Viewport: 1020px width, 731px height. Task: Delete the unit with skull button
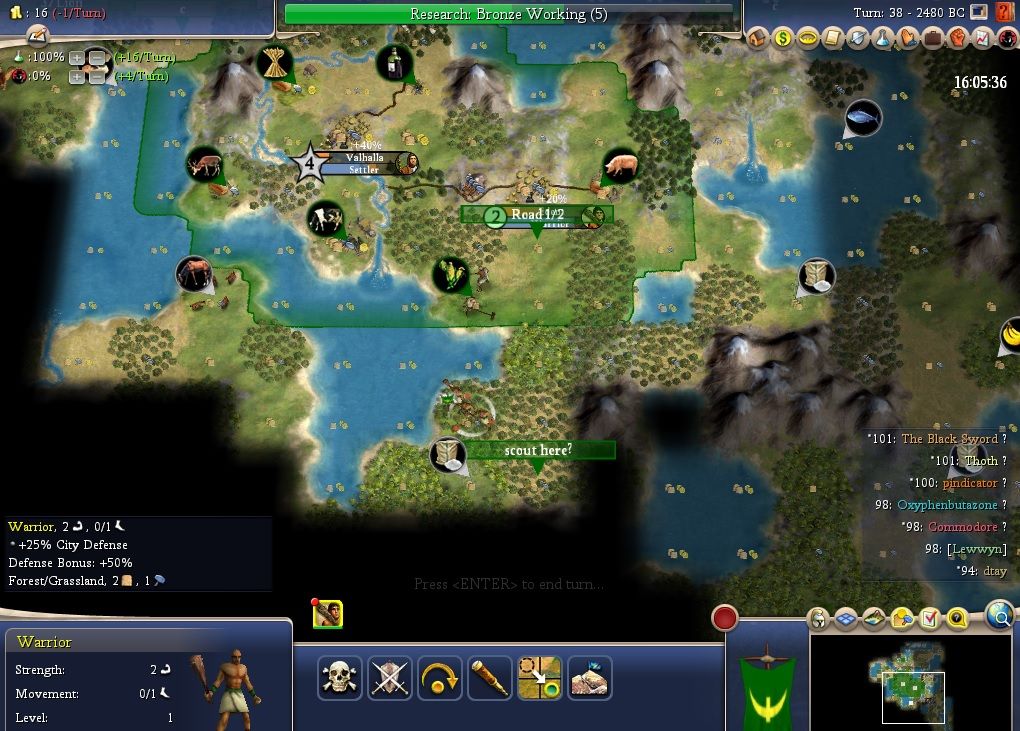point(340,678)
